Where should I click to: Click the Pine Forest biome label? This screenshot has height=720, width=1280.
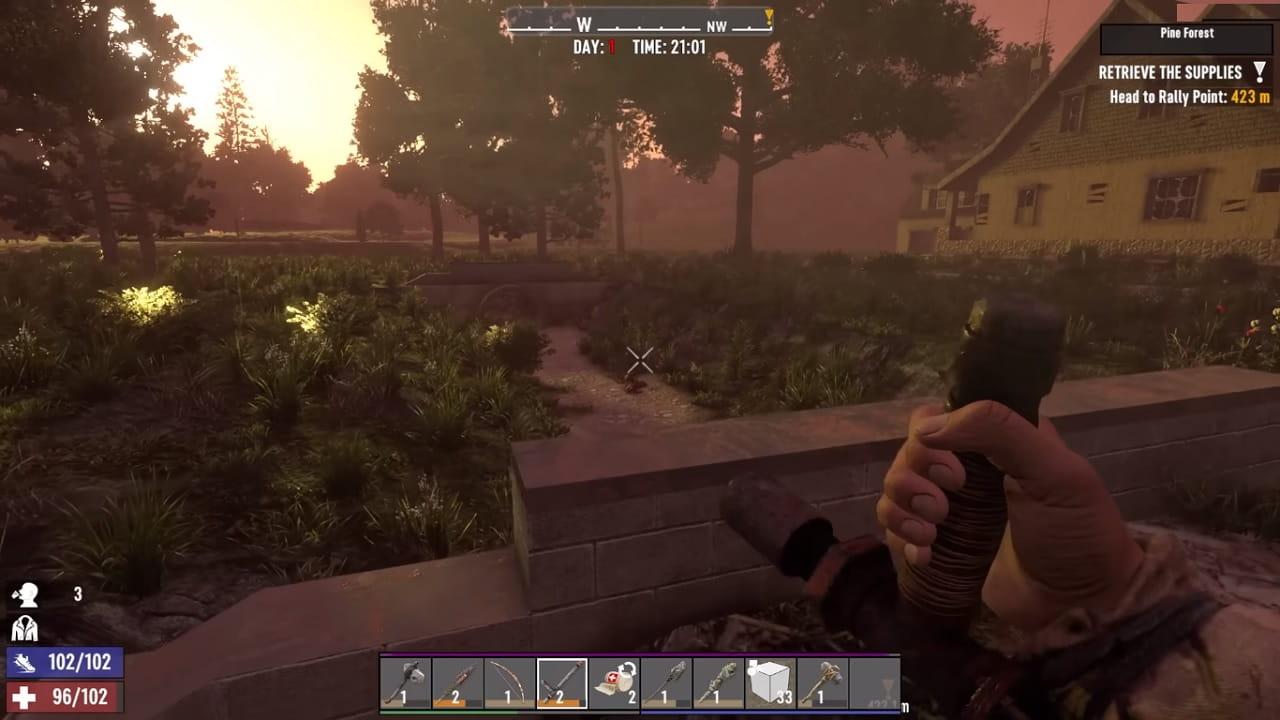pos(1186,32)
